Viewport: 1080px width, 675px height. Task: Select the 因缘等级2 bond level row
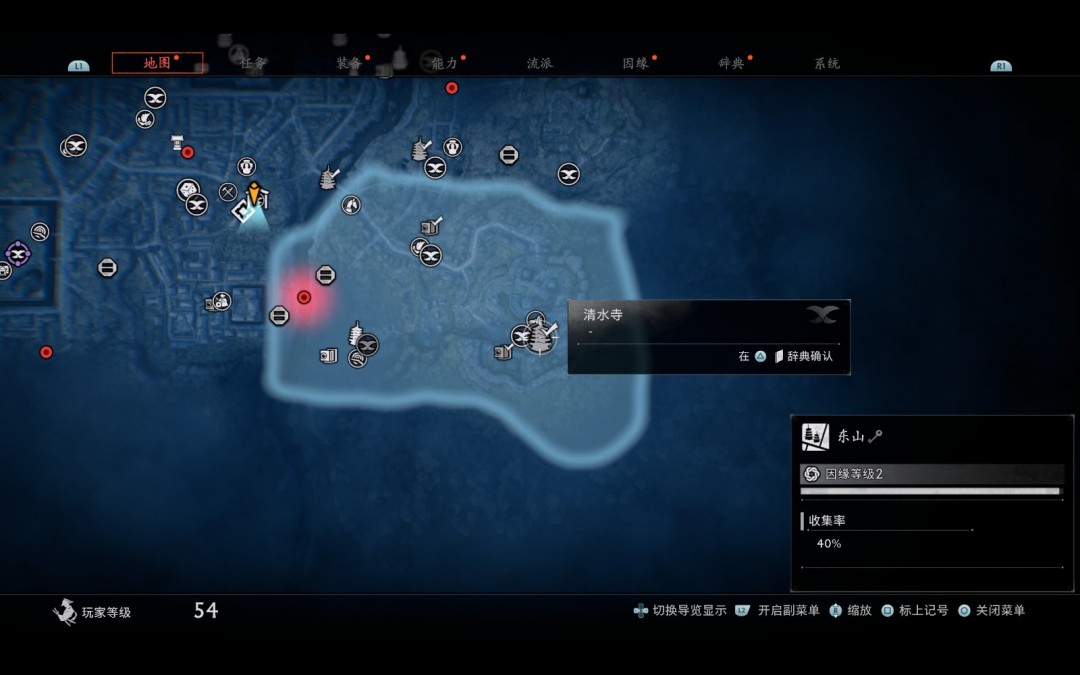pos(930,474)
